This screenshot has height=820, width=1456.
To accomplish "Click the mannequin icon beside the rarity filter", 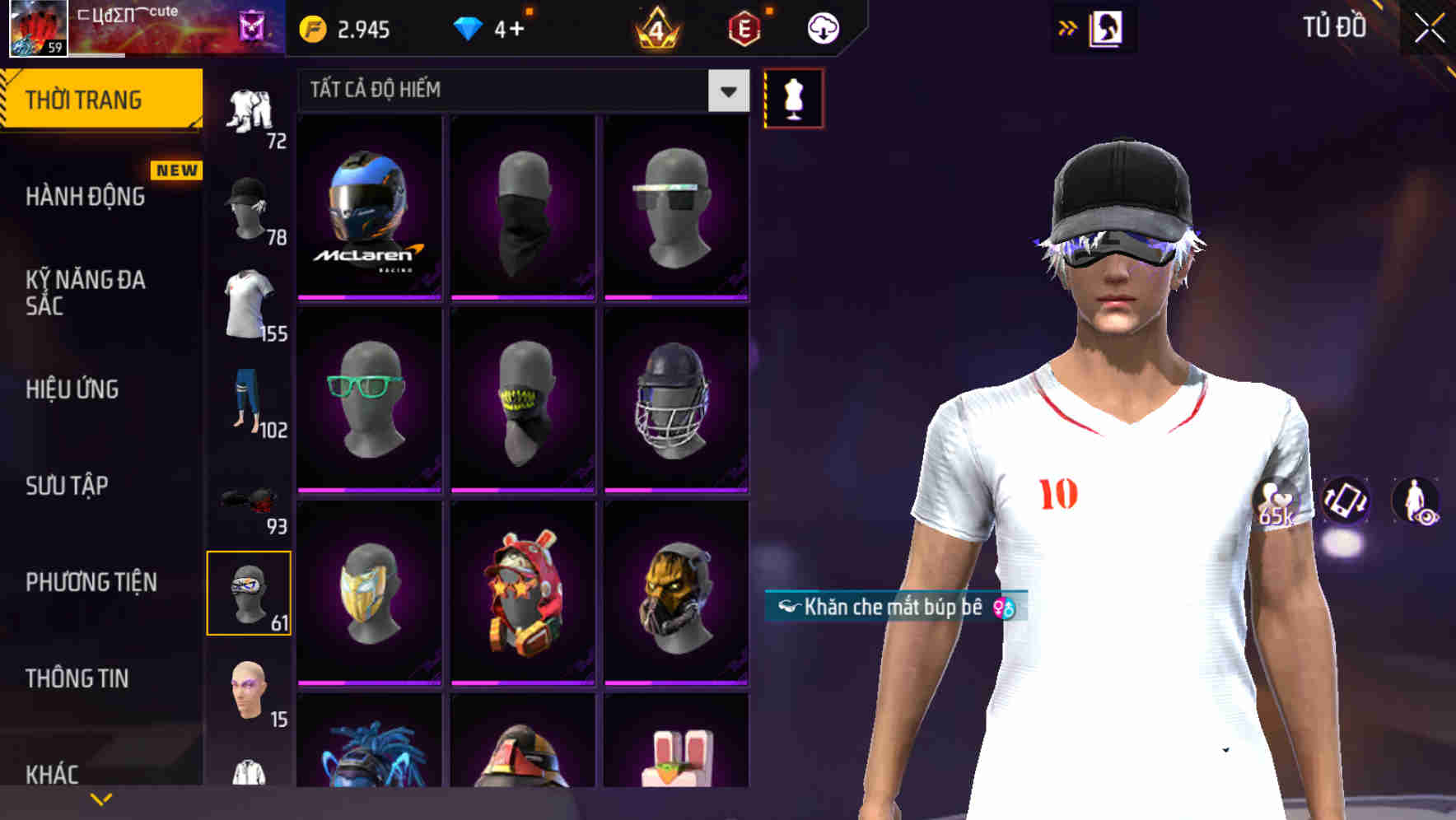I will (793, 97).
